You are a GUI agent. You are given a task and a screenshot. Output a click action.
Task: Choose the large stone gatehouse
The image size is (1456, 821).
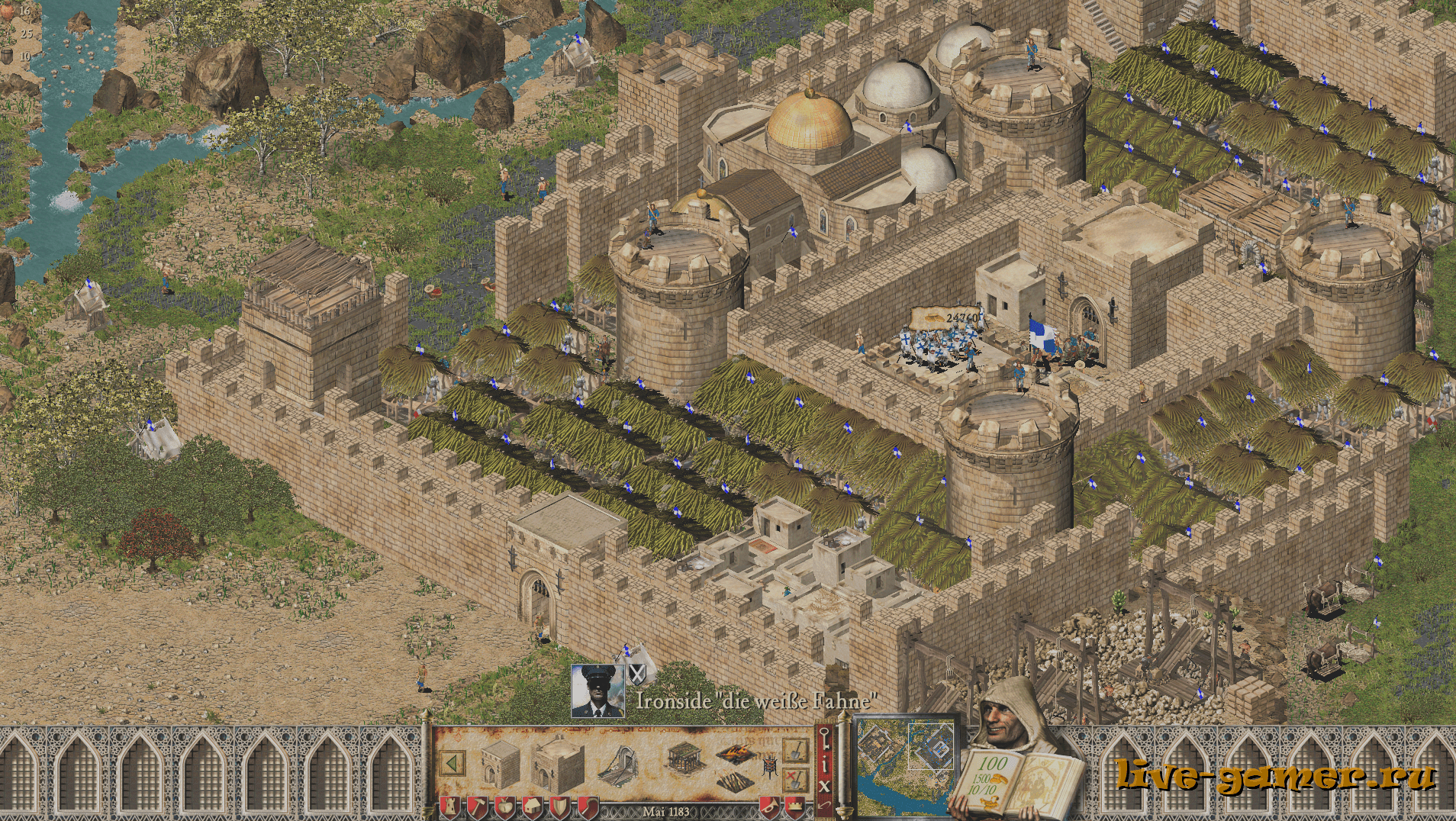tap(557, 765)
